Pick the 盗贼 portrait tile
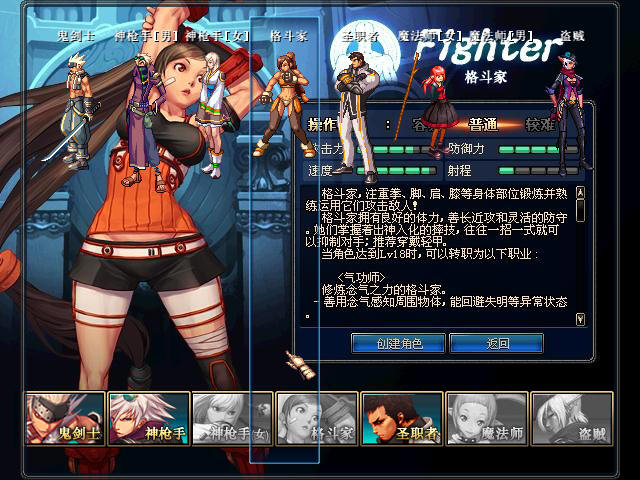This screenshot has width=640, height=480. pos(570,418)
